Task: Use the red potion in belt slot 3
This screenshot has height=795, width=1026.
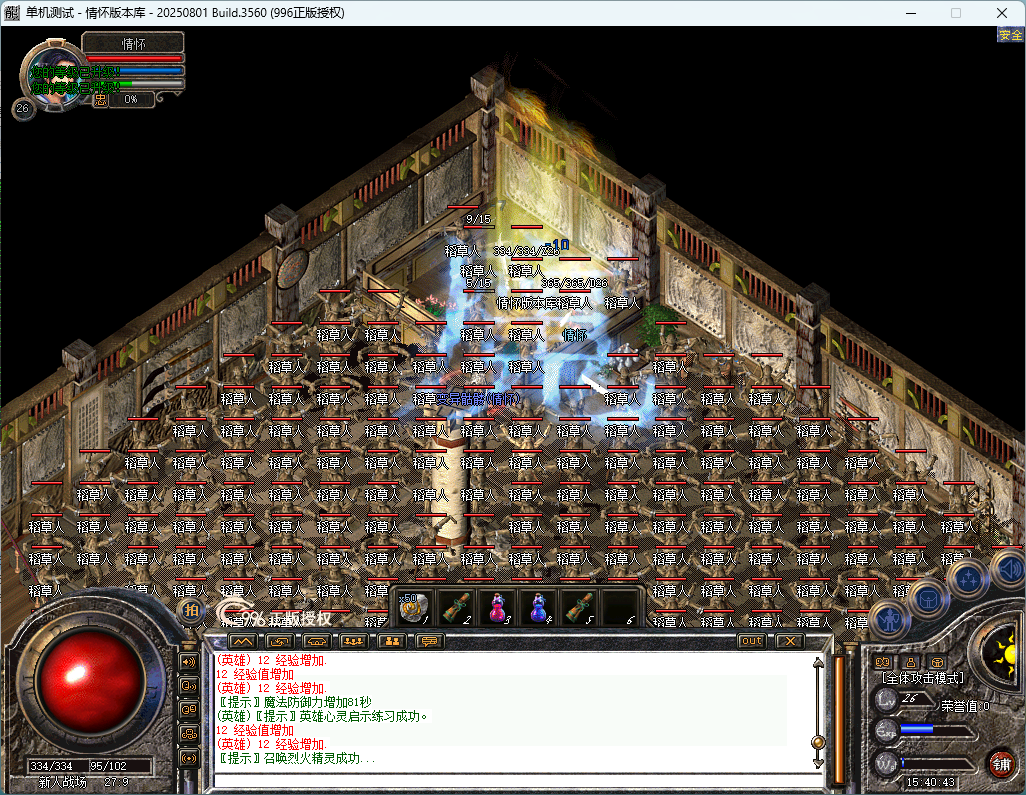Action: click(x=497, y=607)
